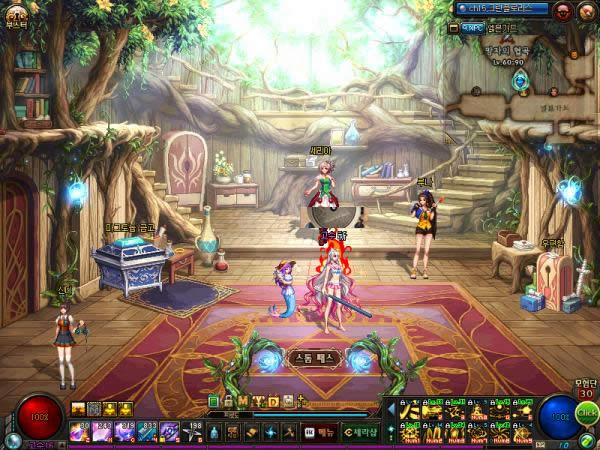Open the red skull icon at top right
600x450 pixels.
561,9
